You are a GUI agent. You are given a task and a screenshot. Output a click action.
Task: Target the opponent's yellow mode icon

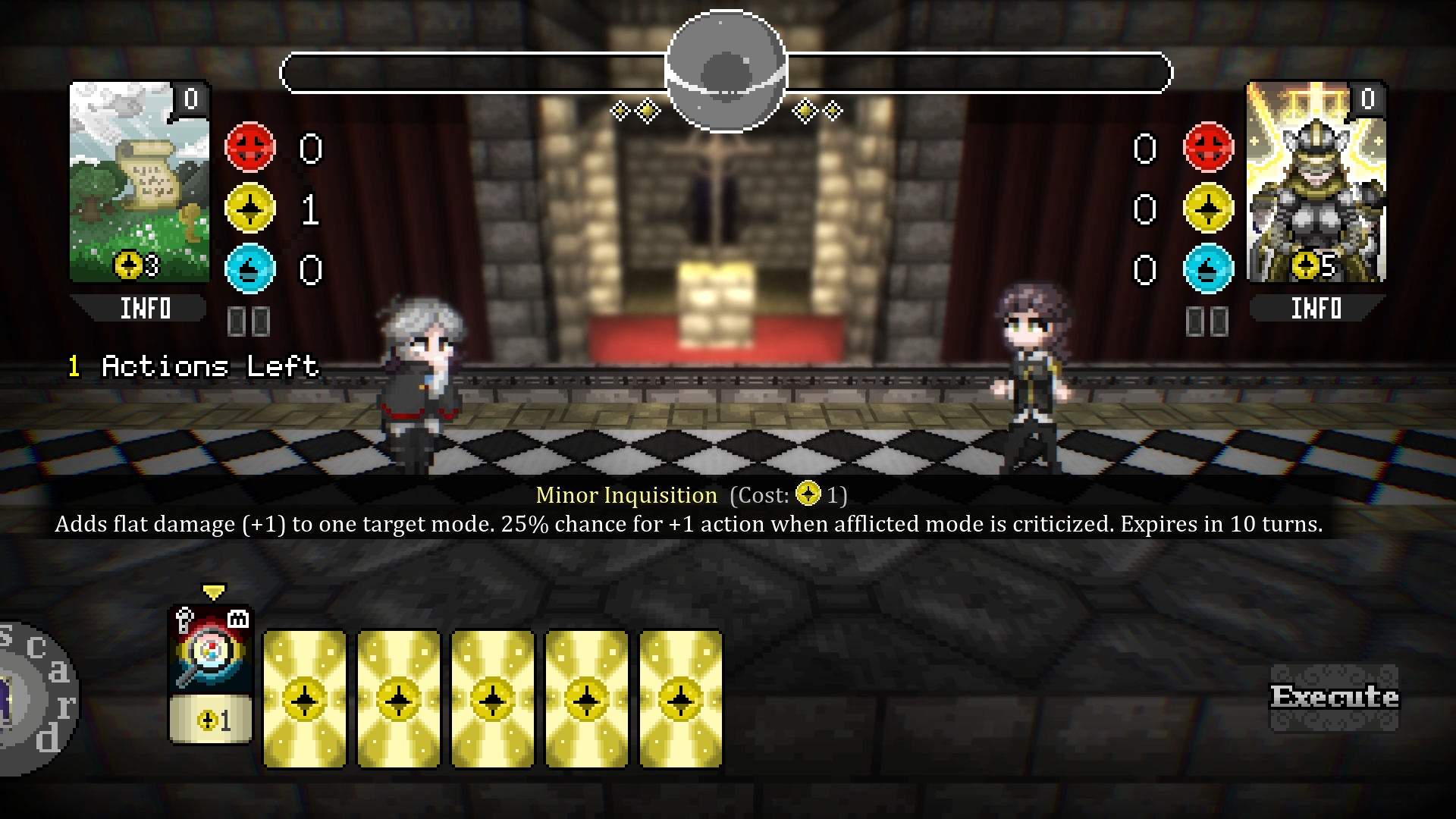(x=1208, y=208)
